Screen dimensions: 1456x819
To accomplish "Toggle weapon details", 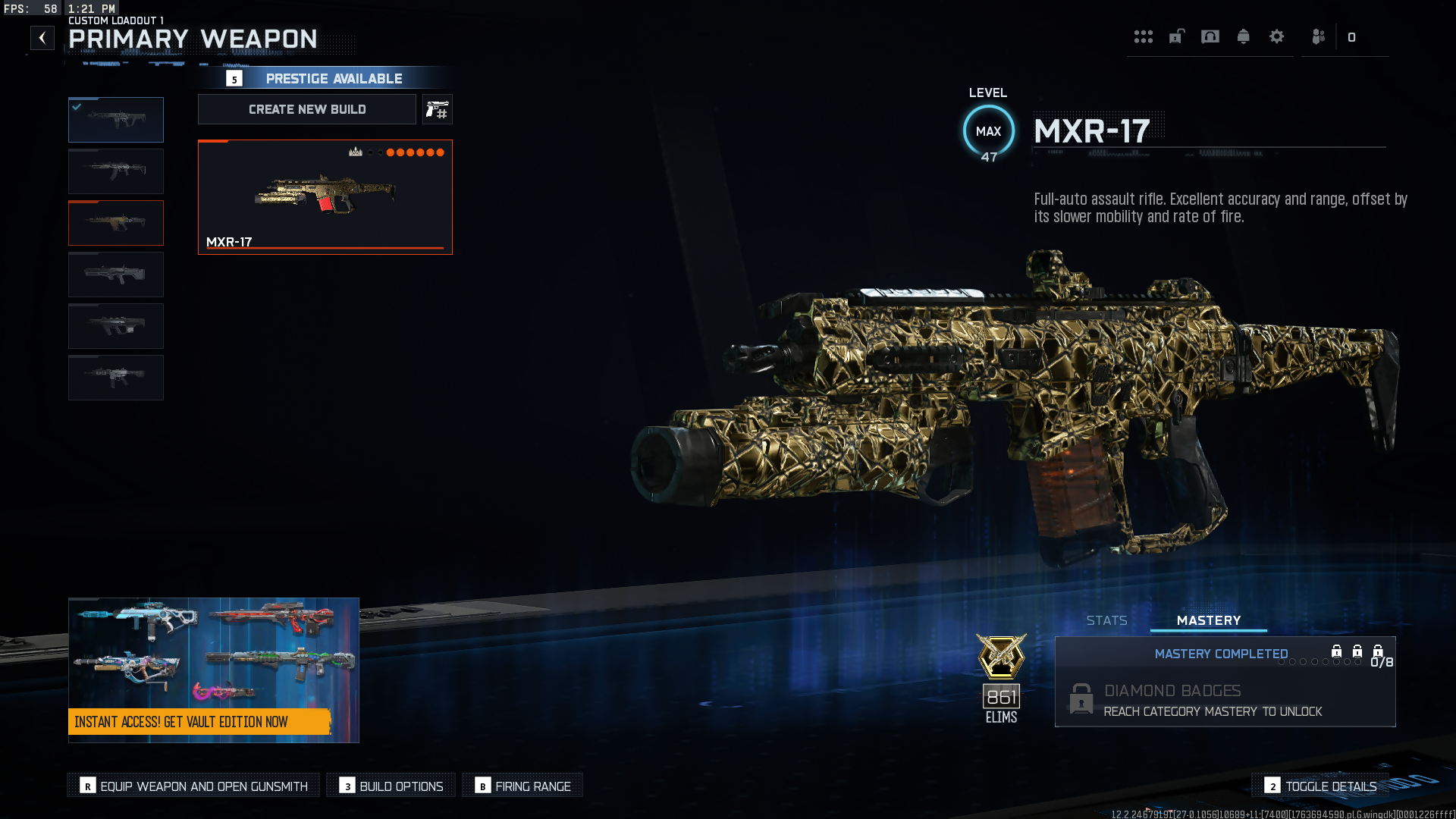I will point(1321,786).
